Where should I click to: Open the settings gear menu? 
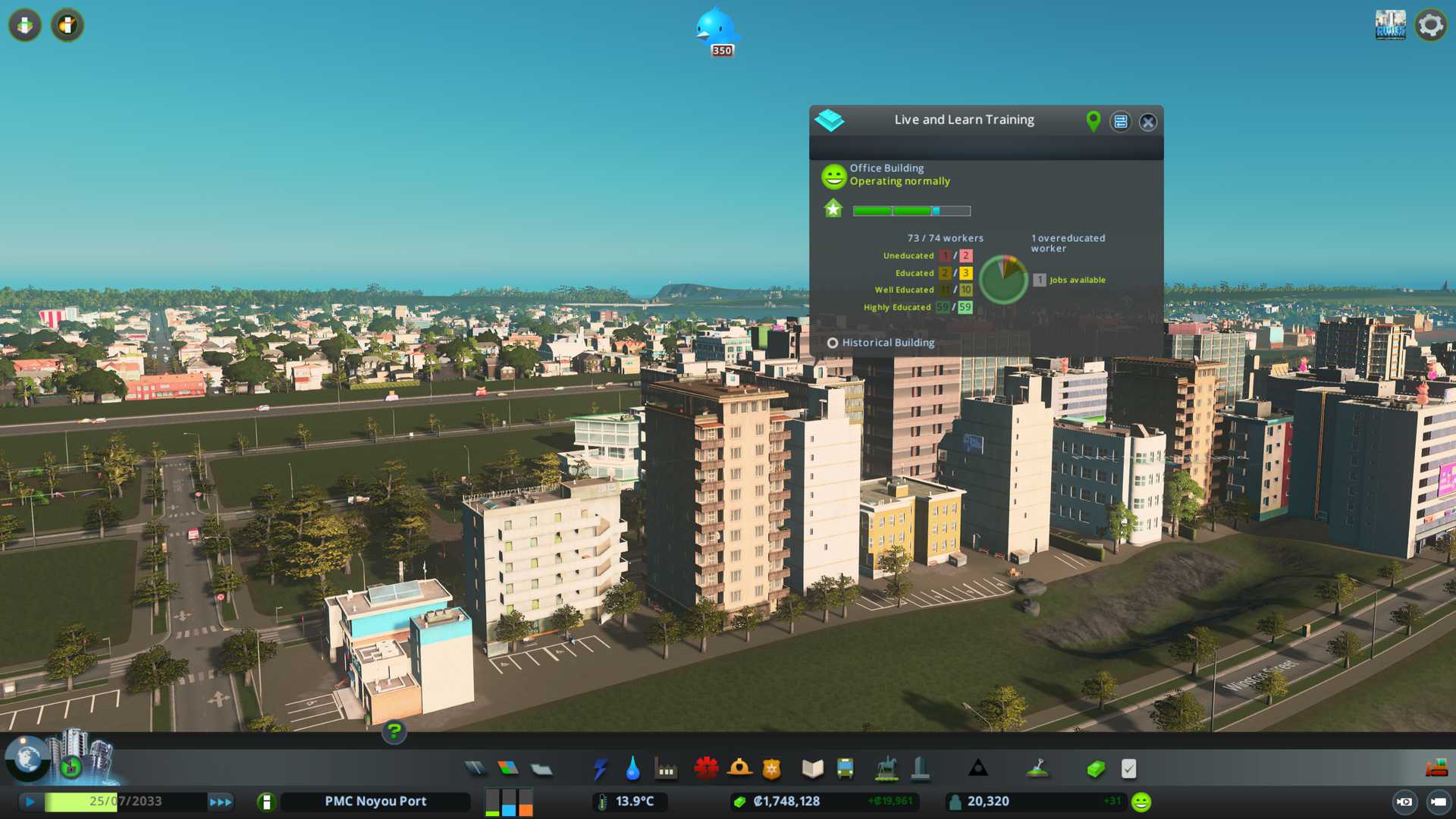(1431, 25)
